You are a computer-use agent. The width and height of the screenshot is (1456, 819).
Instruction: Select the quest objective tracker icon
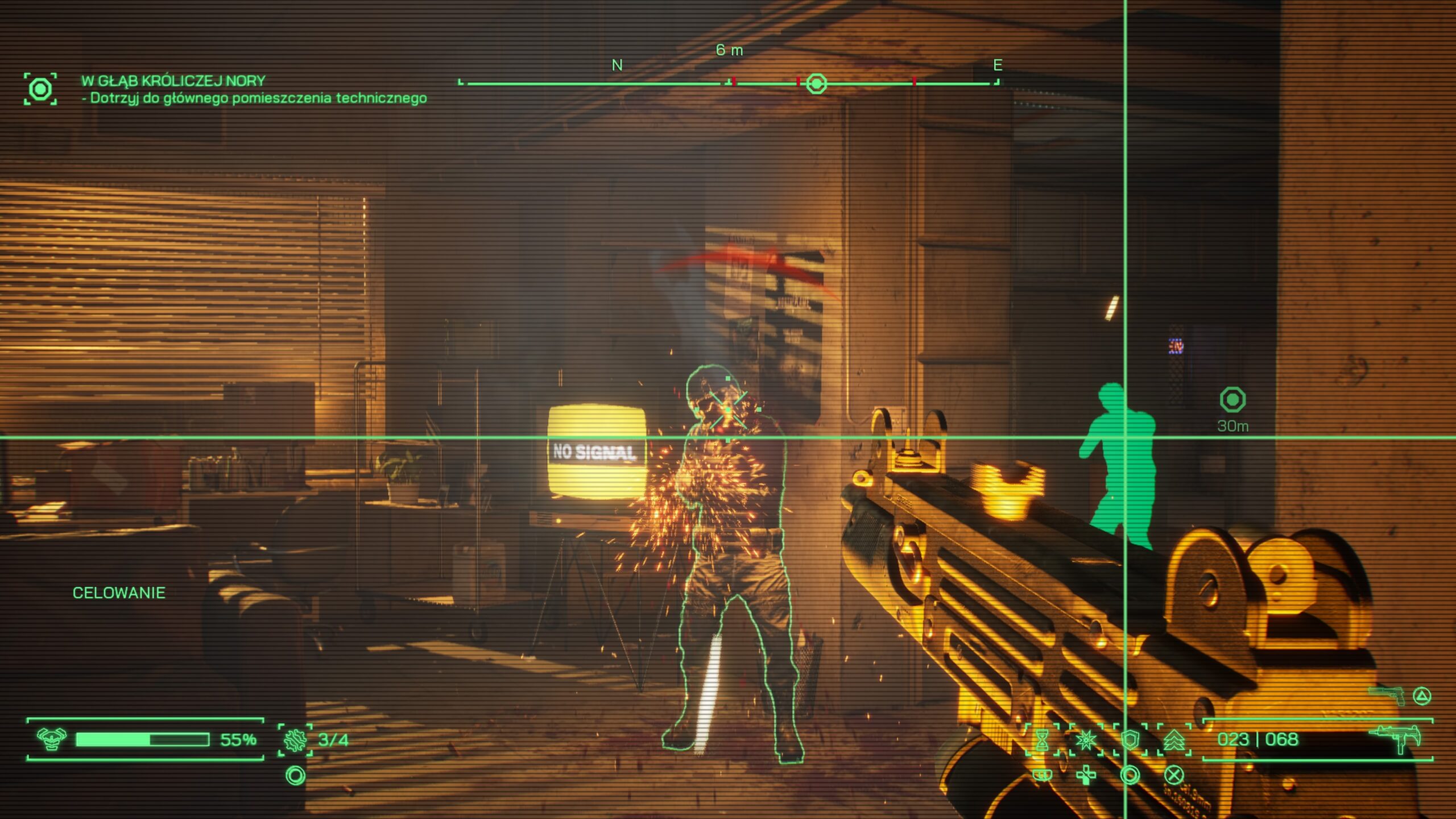click(40, 89)
